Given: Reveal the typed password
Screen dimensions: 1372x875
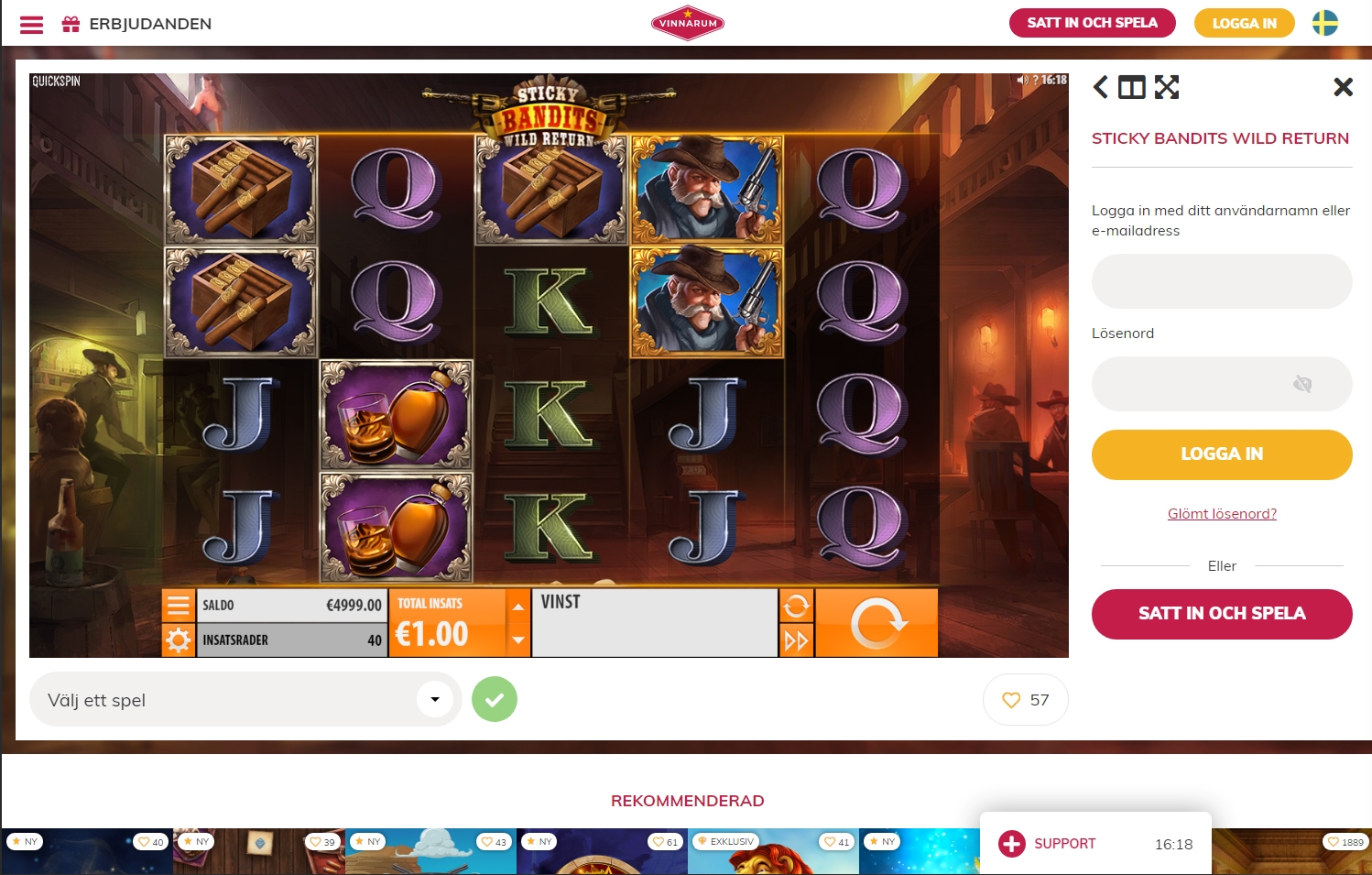Looking at the screenshot, I should click(1302, 384).
